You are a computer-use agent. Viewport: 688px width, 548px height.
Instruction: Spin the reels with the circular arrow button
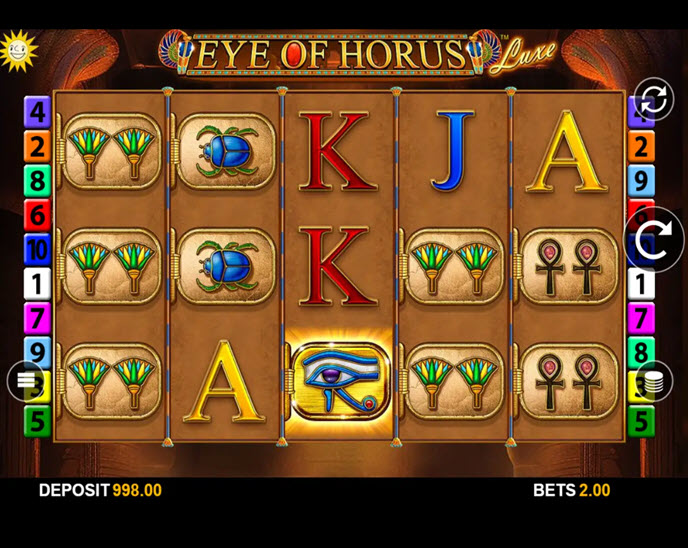click(x=654, y=240)
